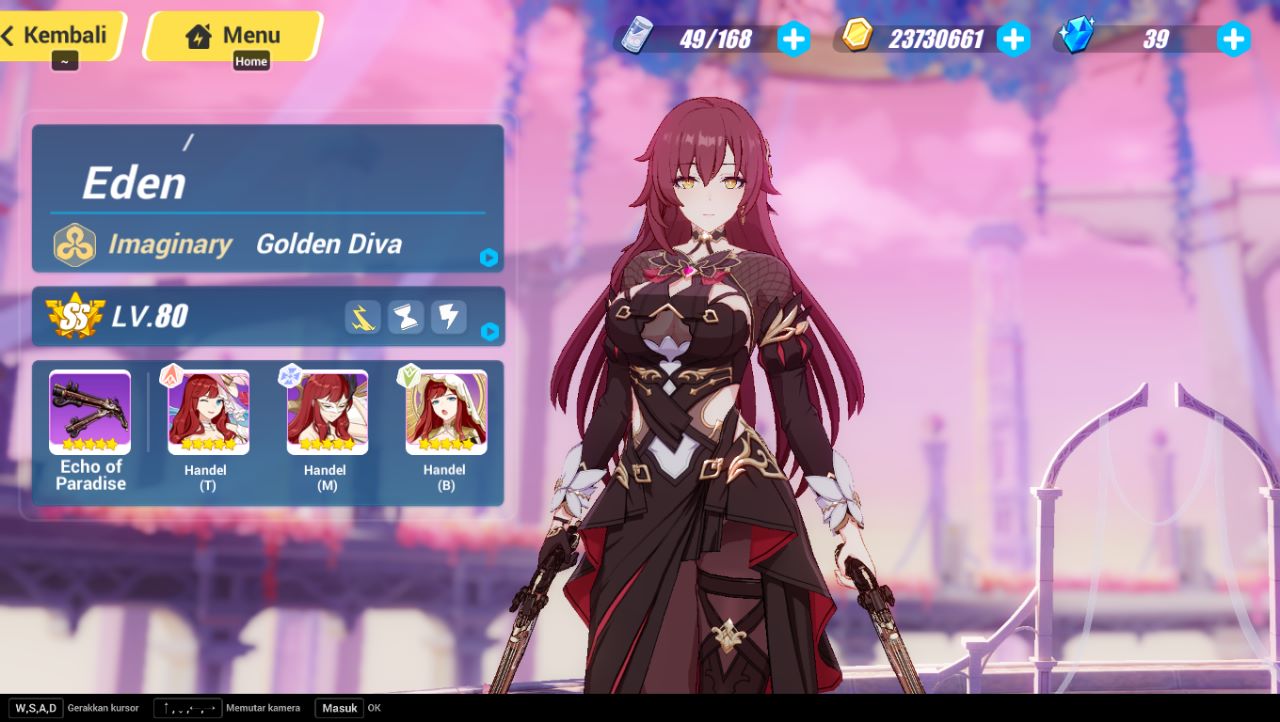Open the Menu
The width and height of the screenshot is (1280, 722).
pyautogui.click(x=233, y=35)
